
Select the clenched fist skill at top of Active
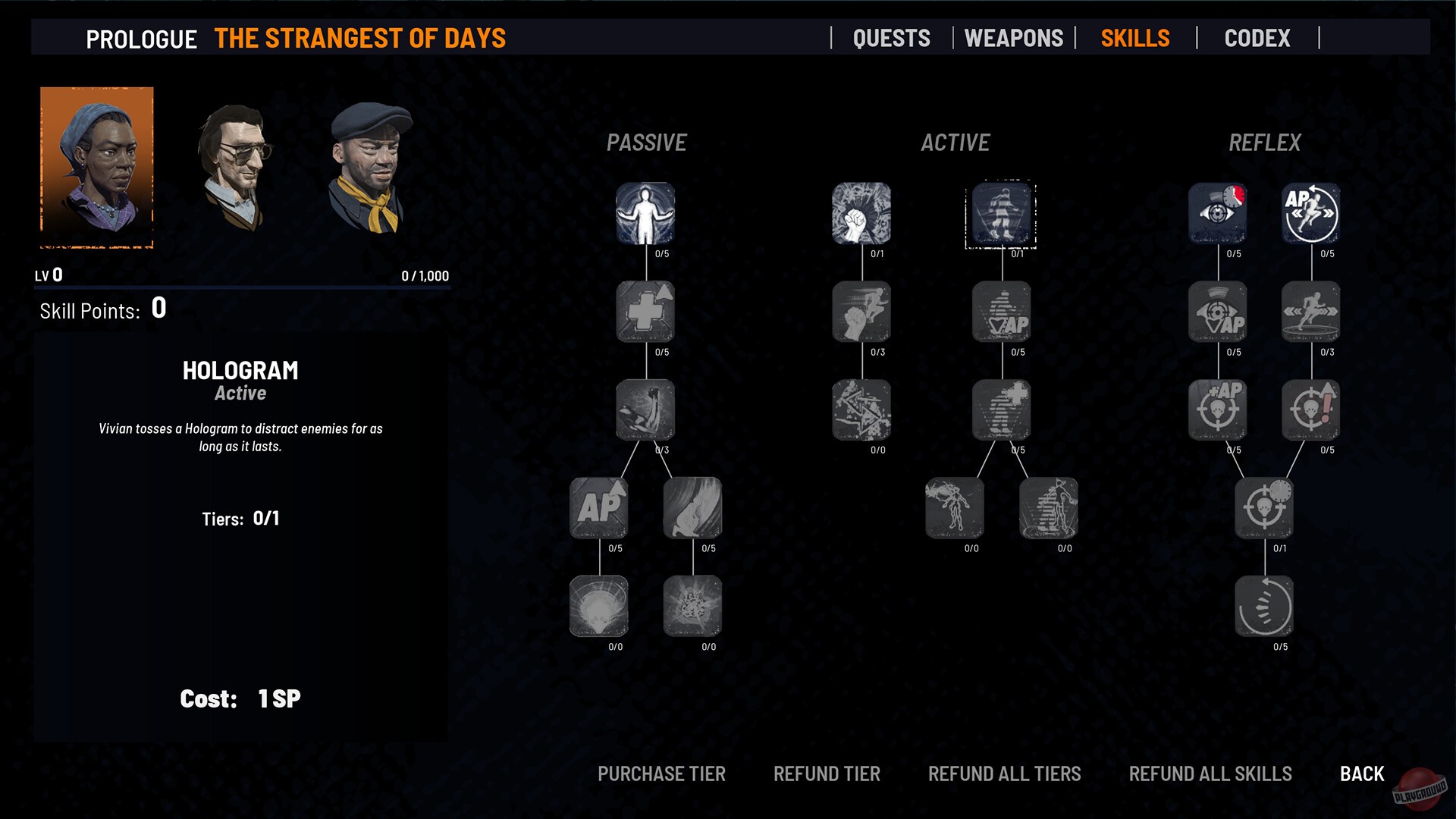pos(861,215)
